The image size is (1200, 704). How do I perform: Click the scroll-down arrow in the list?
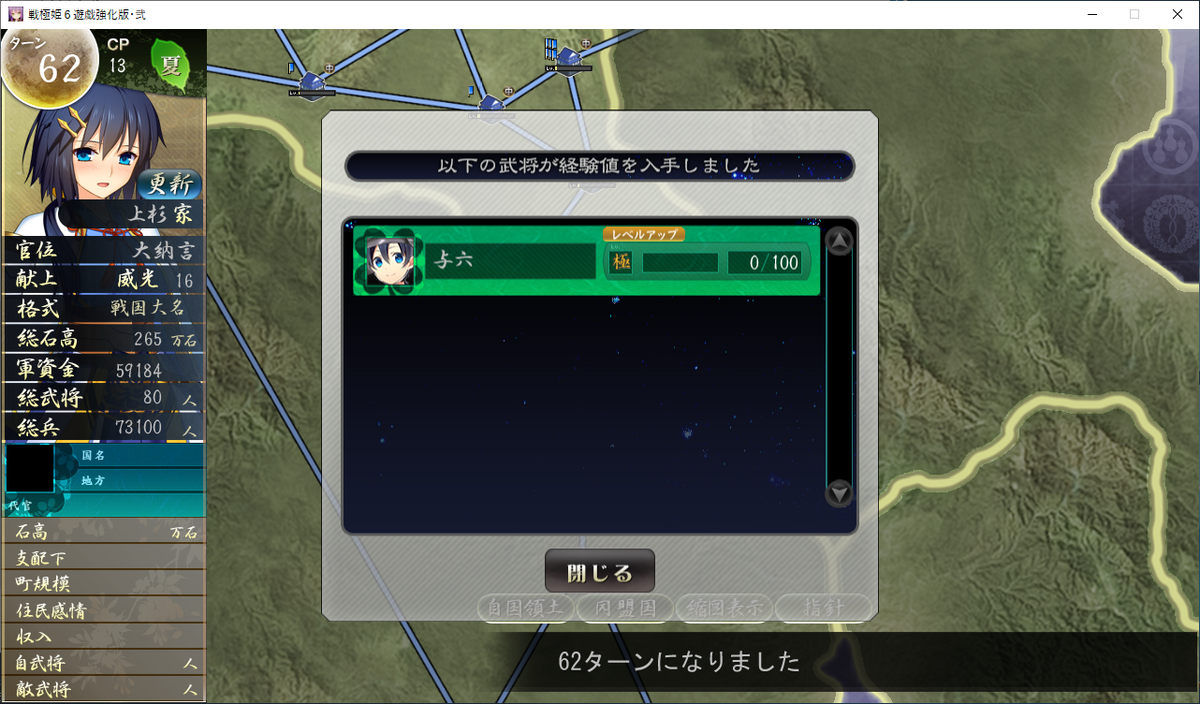point(839,492)
